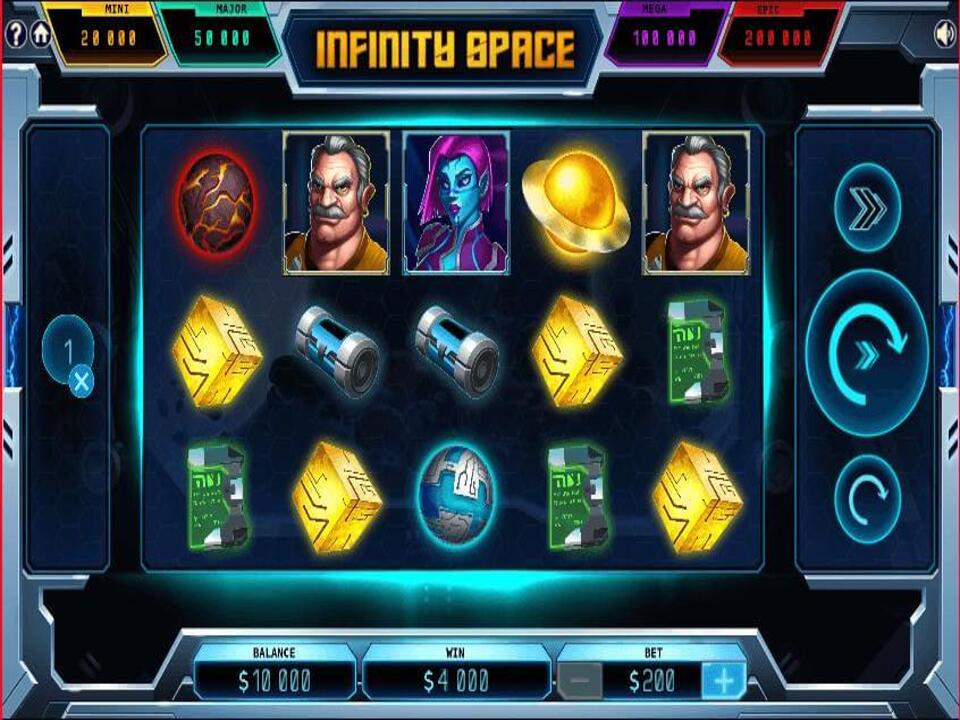Activate the double-chevron turbo button
This screenshot has height=720, width=960.
866,209
